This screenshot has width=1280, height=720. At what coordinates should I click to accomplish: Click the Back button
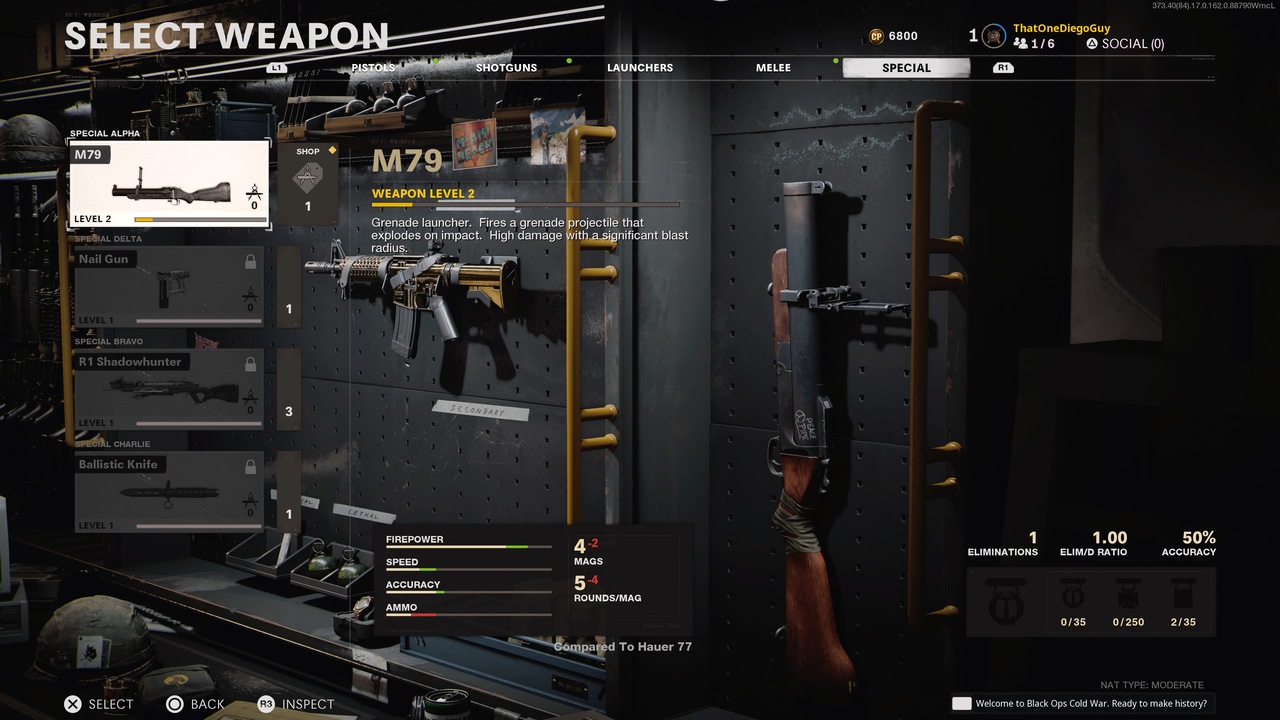(x=196, y=704)
